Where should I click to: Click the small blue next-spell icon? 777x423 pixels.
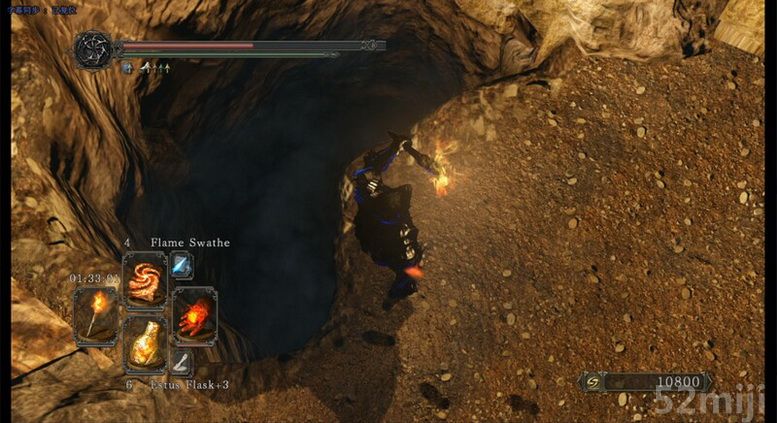pos(181,264)
